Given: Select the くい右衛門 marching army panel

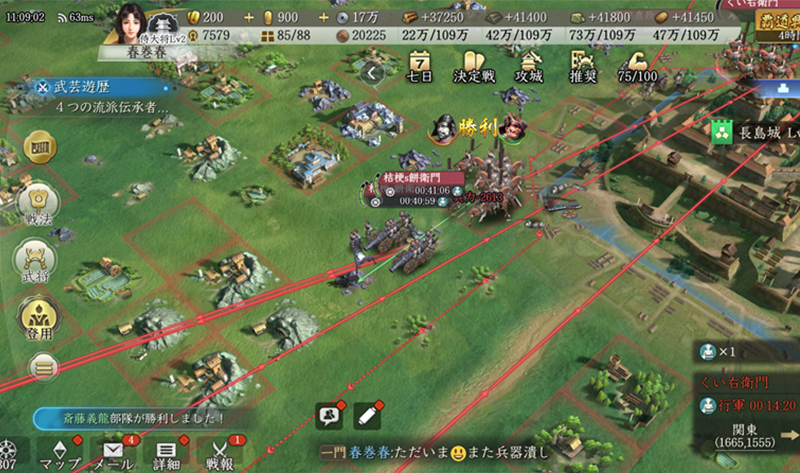Looking at the screenshot, I should coord(747,396).
